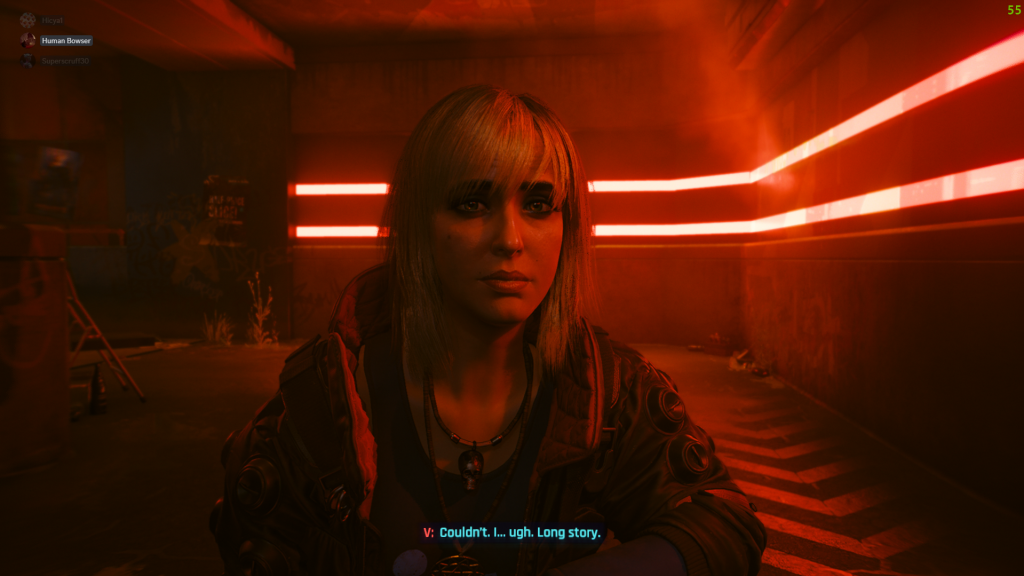Click Superscruff30's entry in the voice overlay

click(65, 61)
